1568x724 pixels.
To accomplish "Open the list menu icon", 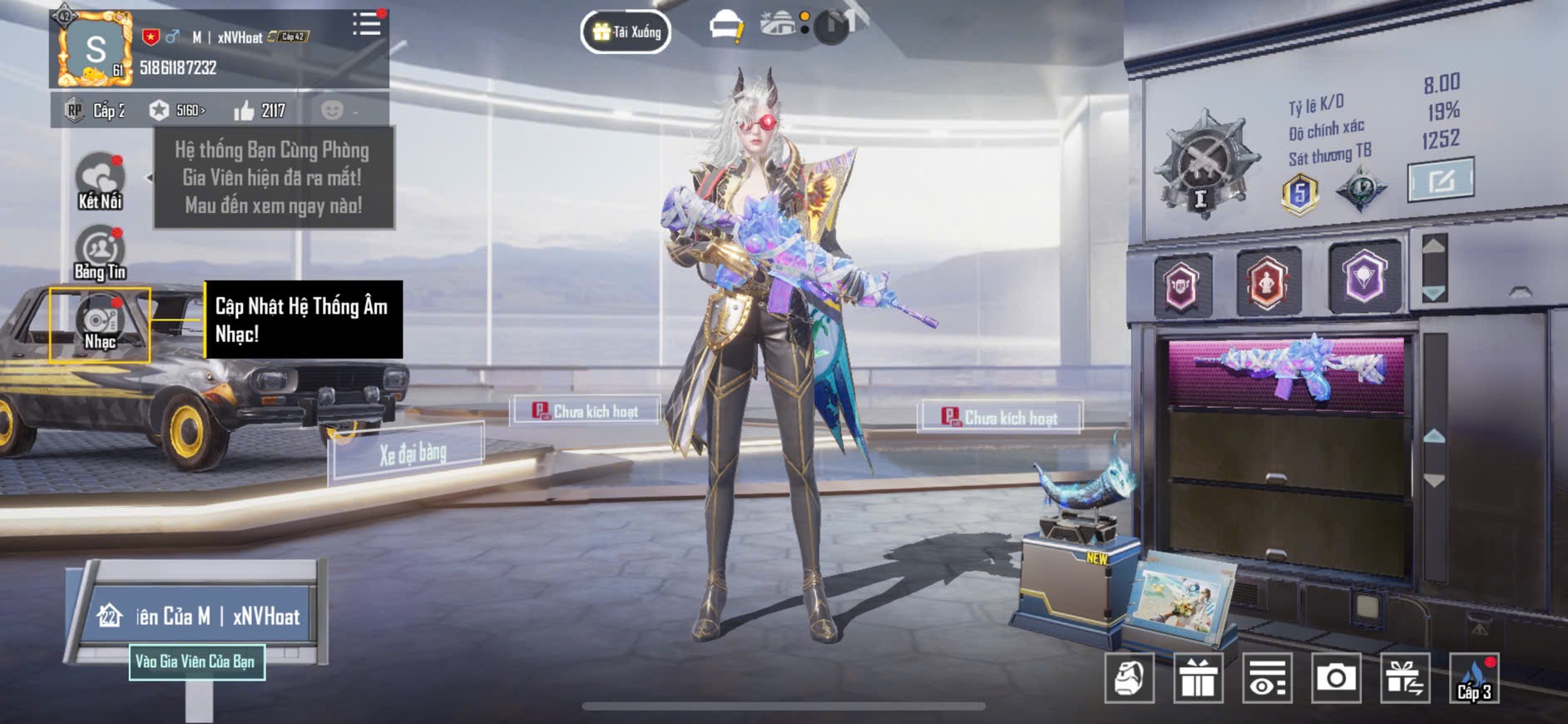I will 366,24.
